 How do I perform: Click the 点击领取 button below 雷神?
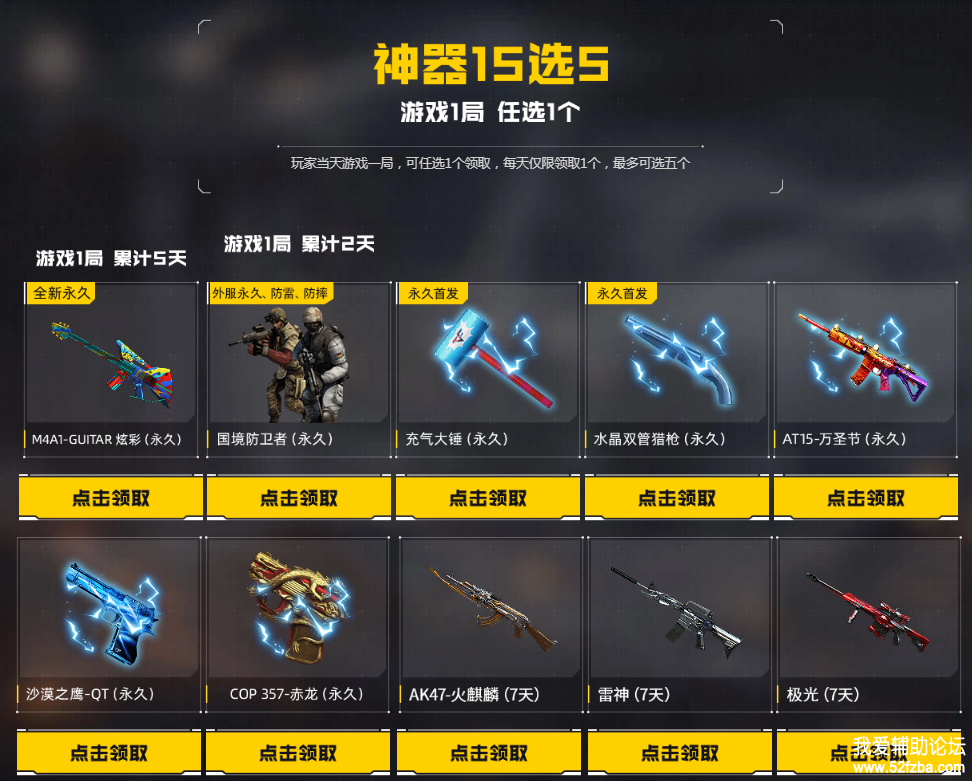(679, 753)
